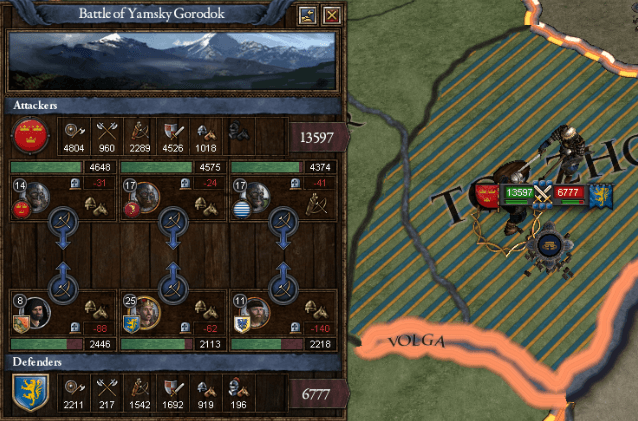Open defender left flank commander portrait
Viewport: 638px width, 421px height.
point(38,310)
